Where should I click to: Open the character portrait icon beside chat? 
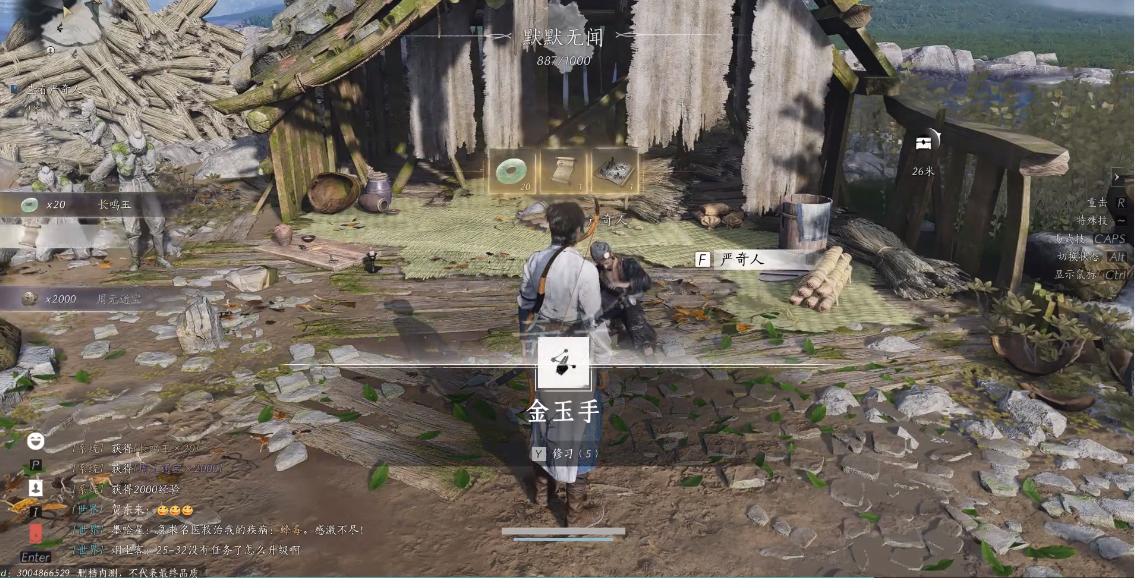(36, 487)
